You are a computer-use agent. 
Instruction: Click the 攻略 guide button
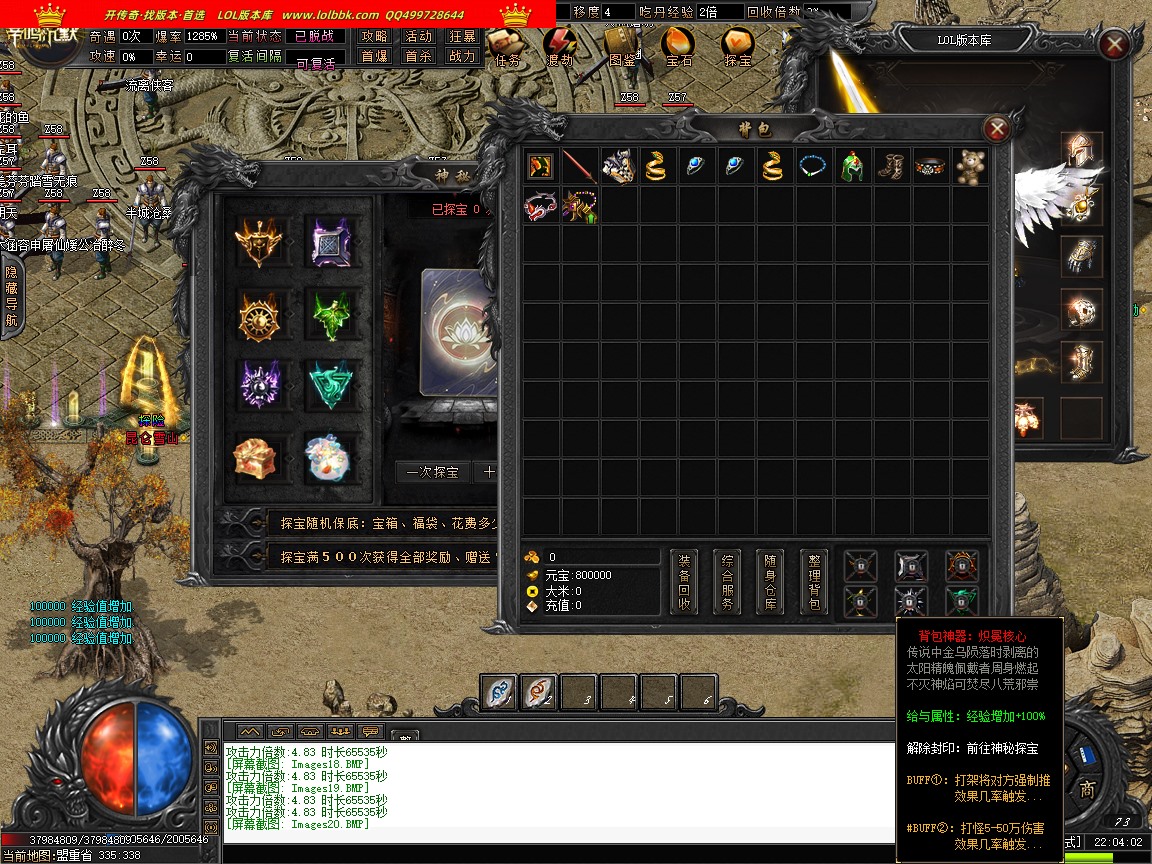(375, 36)
